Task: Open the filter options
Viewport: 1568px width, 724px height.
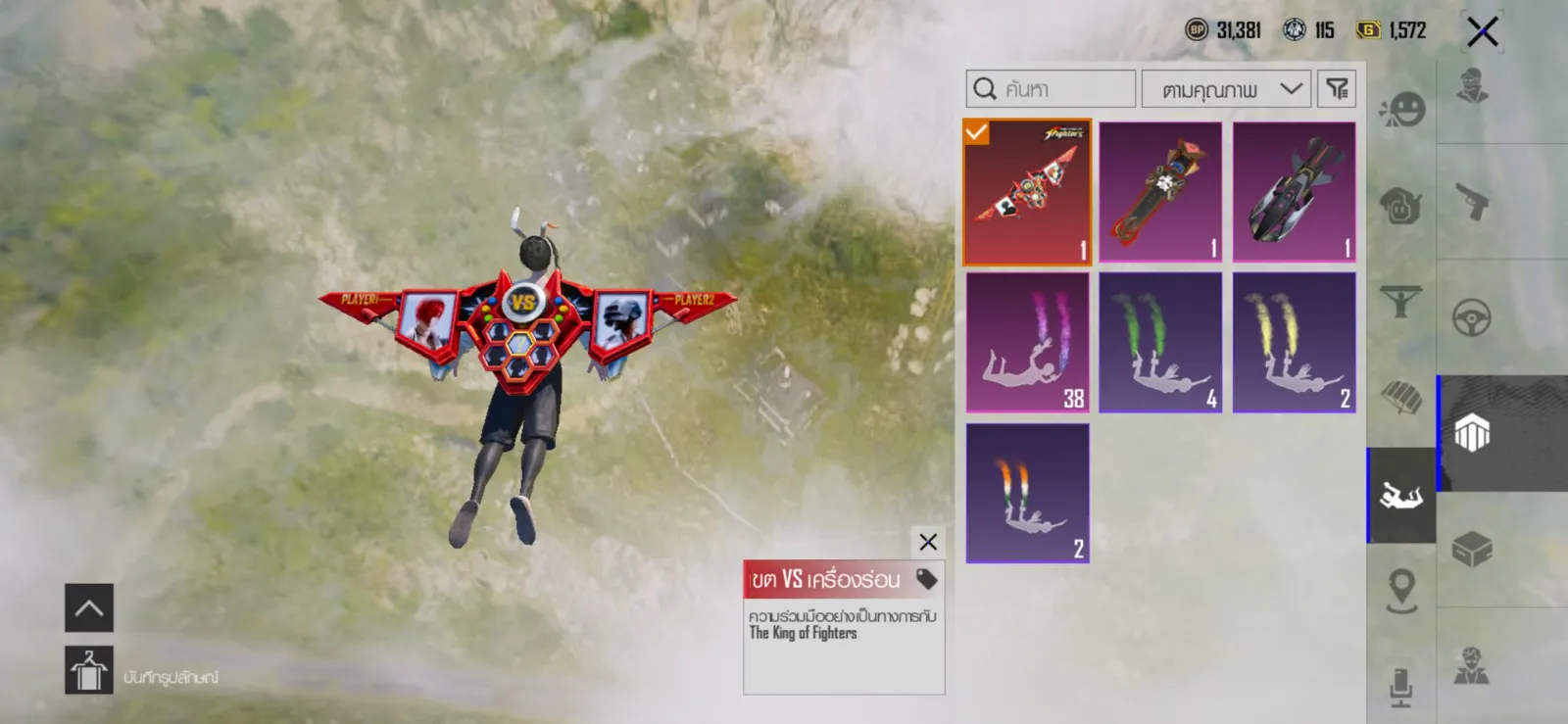Action: click(1337, 89)
